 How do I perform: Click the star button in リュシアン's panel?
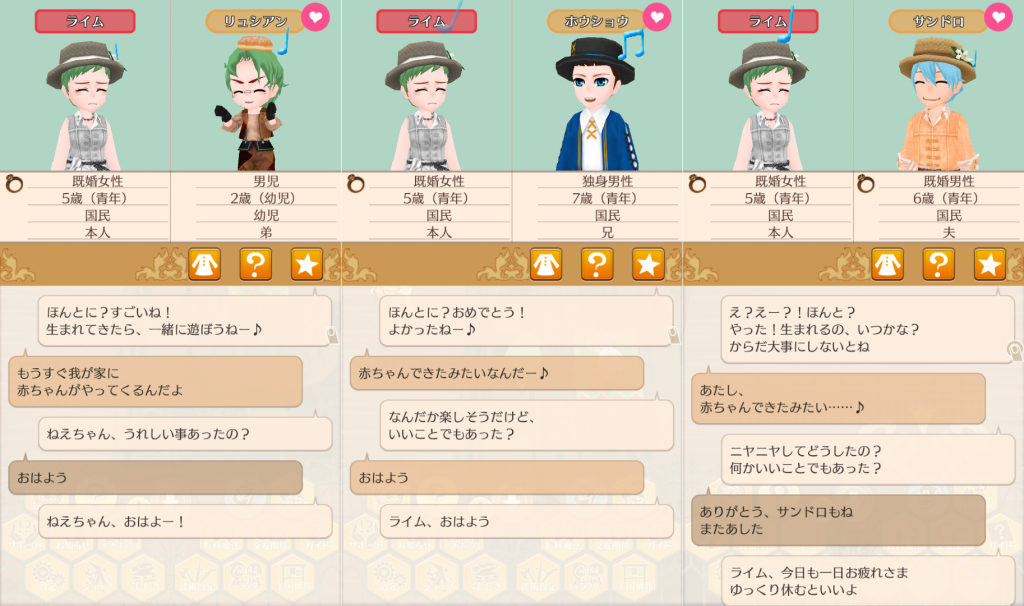pos(307,264)
